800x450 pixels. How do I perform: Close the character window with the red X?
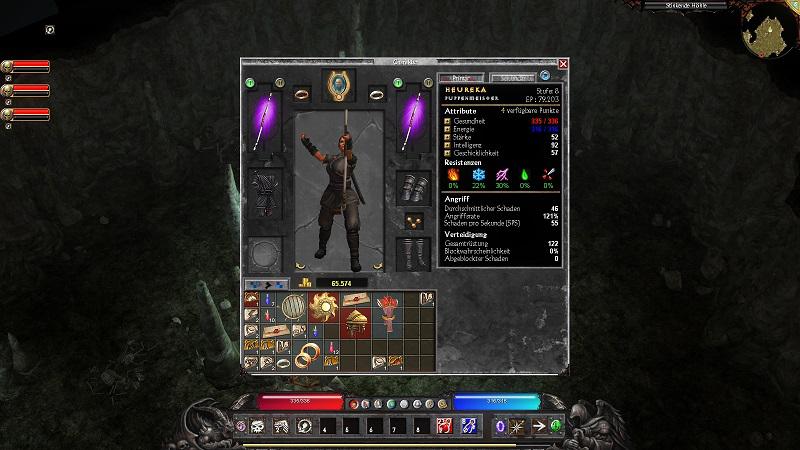(563, 64)
